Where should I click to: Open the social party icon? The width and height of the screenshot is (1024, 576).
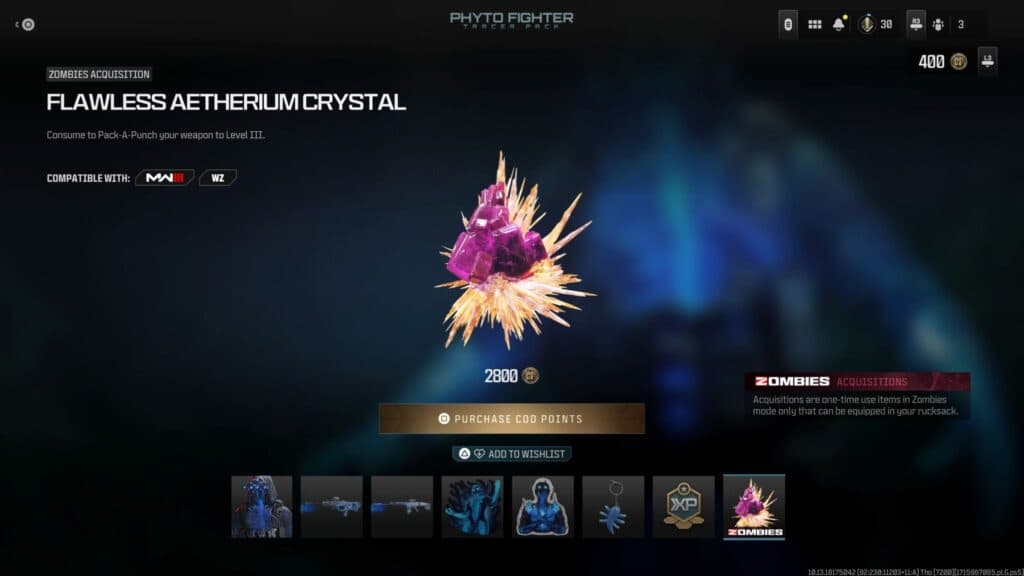939,24
